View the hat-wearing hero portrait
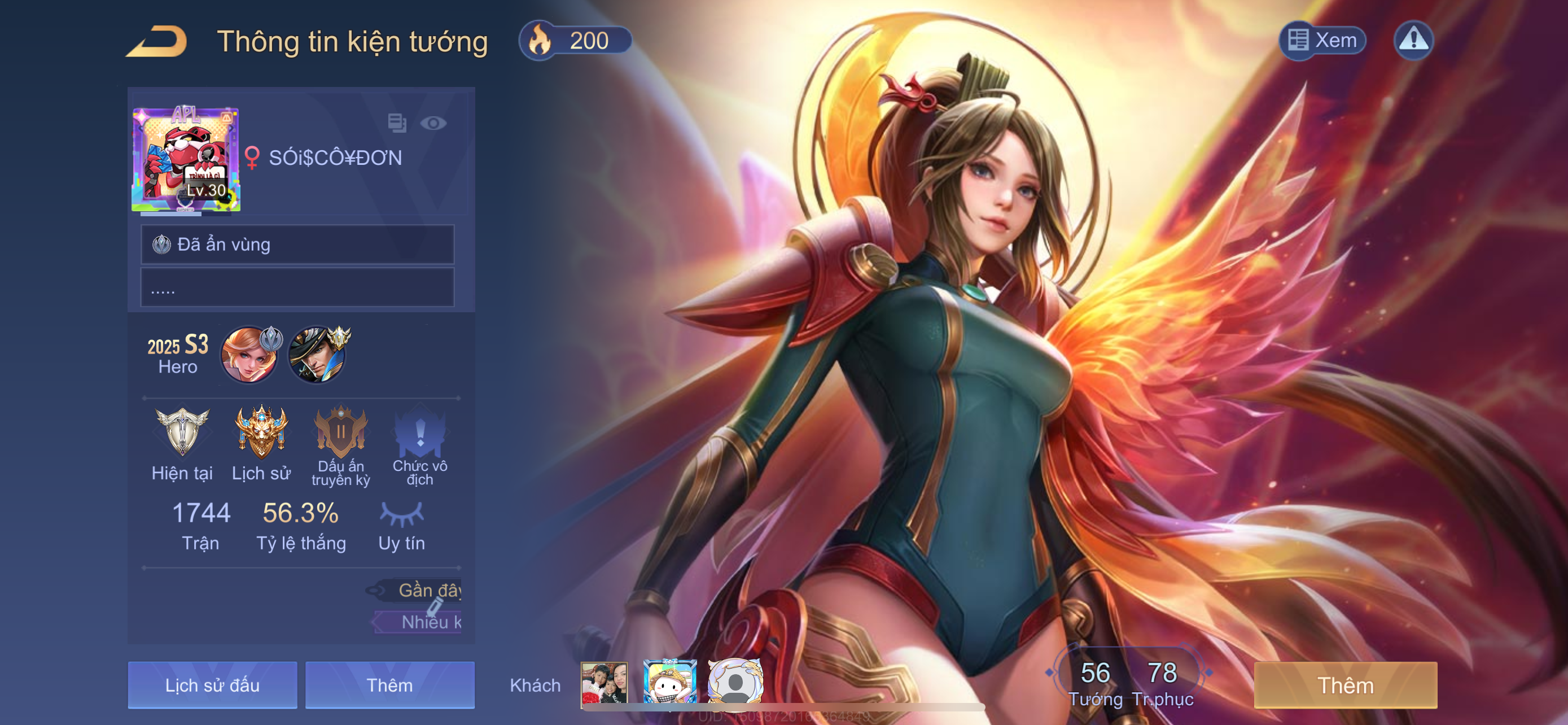This screenshot has height=725, width=1568. coord(317,355)
